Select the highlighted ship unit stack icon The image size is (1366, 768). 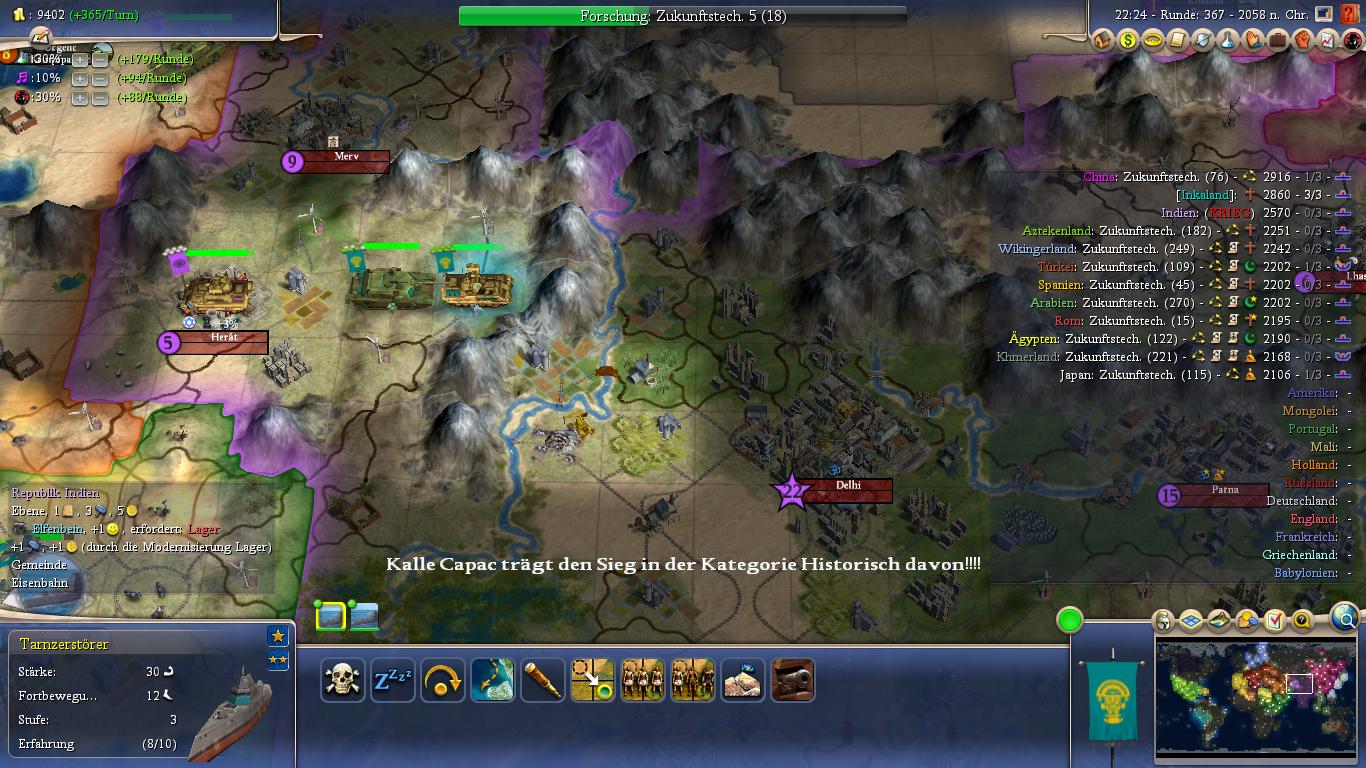331,617
